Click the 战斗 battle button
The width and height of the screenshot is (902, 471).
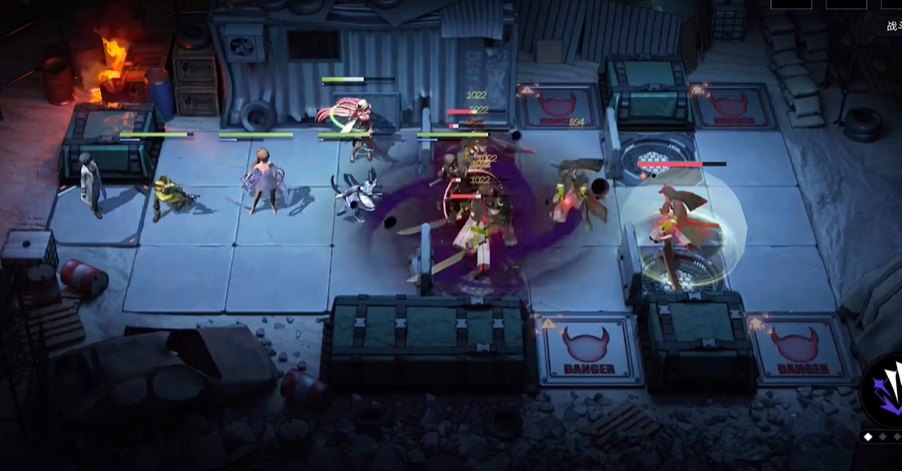(x=892, y=27)
